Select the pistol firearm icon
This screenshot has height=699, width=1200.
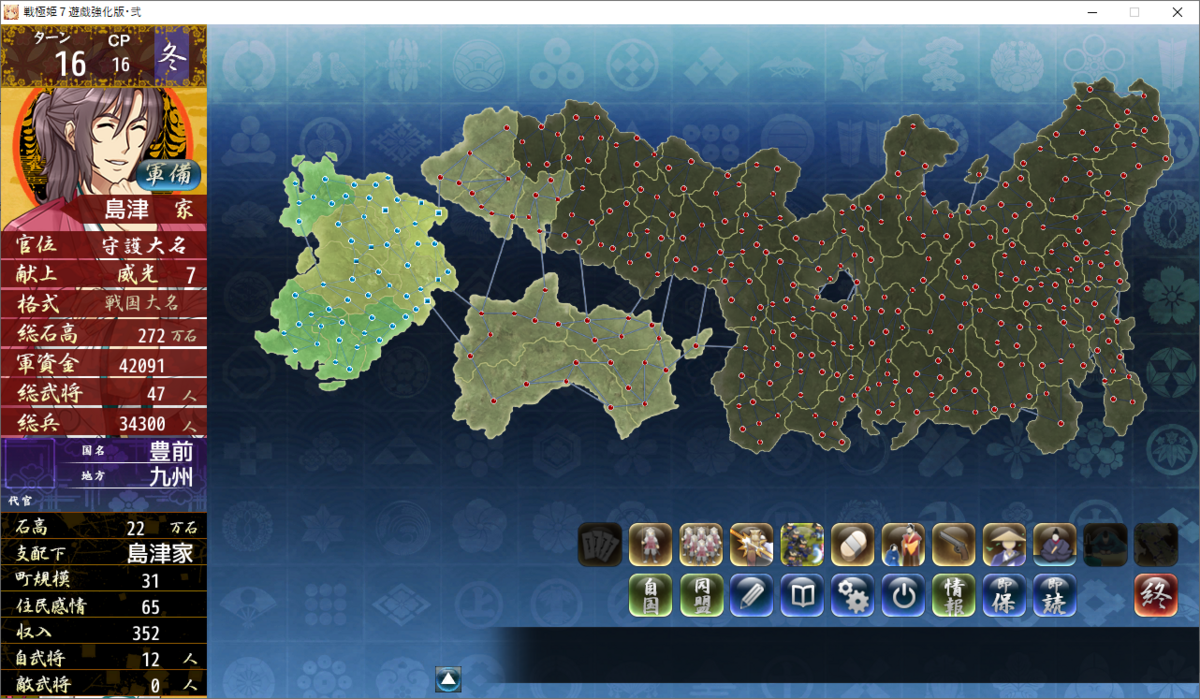tap(954, 544)
